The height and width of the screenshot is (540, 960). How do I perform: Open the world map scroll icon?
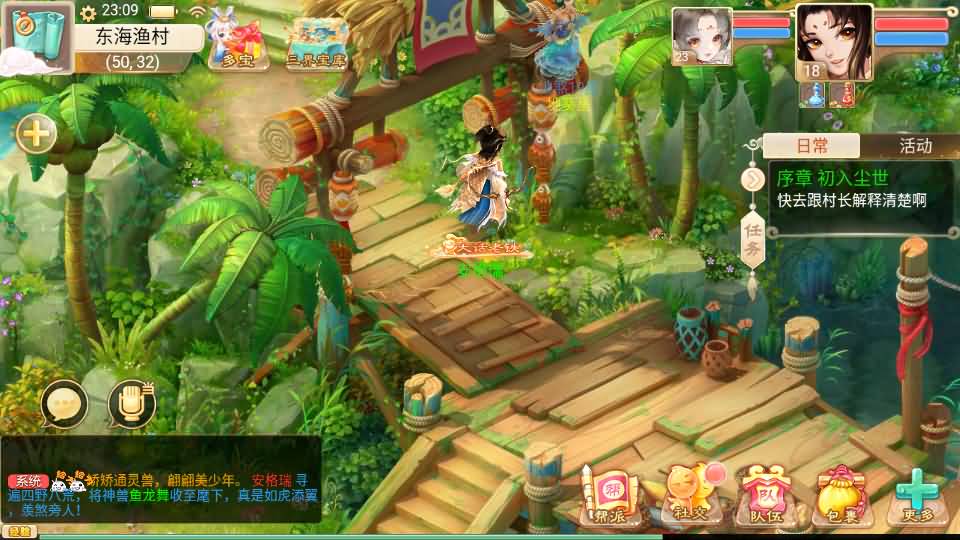pyautogui.click(x=36, y=36)
